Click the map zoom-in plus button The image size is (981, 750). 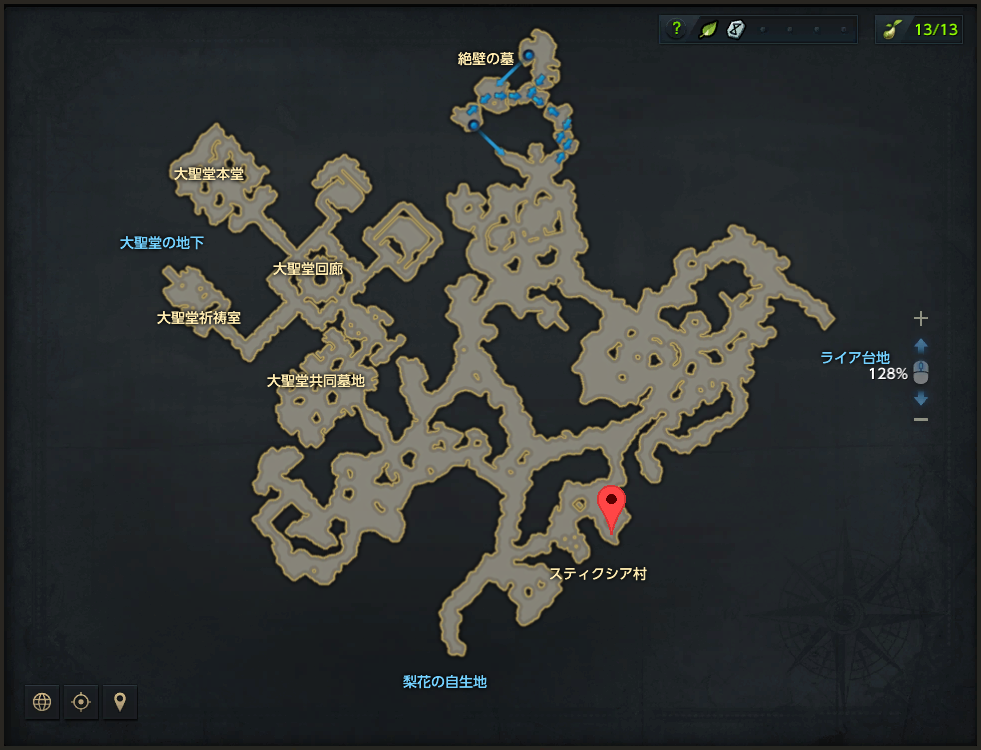point(921,319)
